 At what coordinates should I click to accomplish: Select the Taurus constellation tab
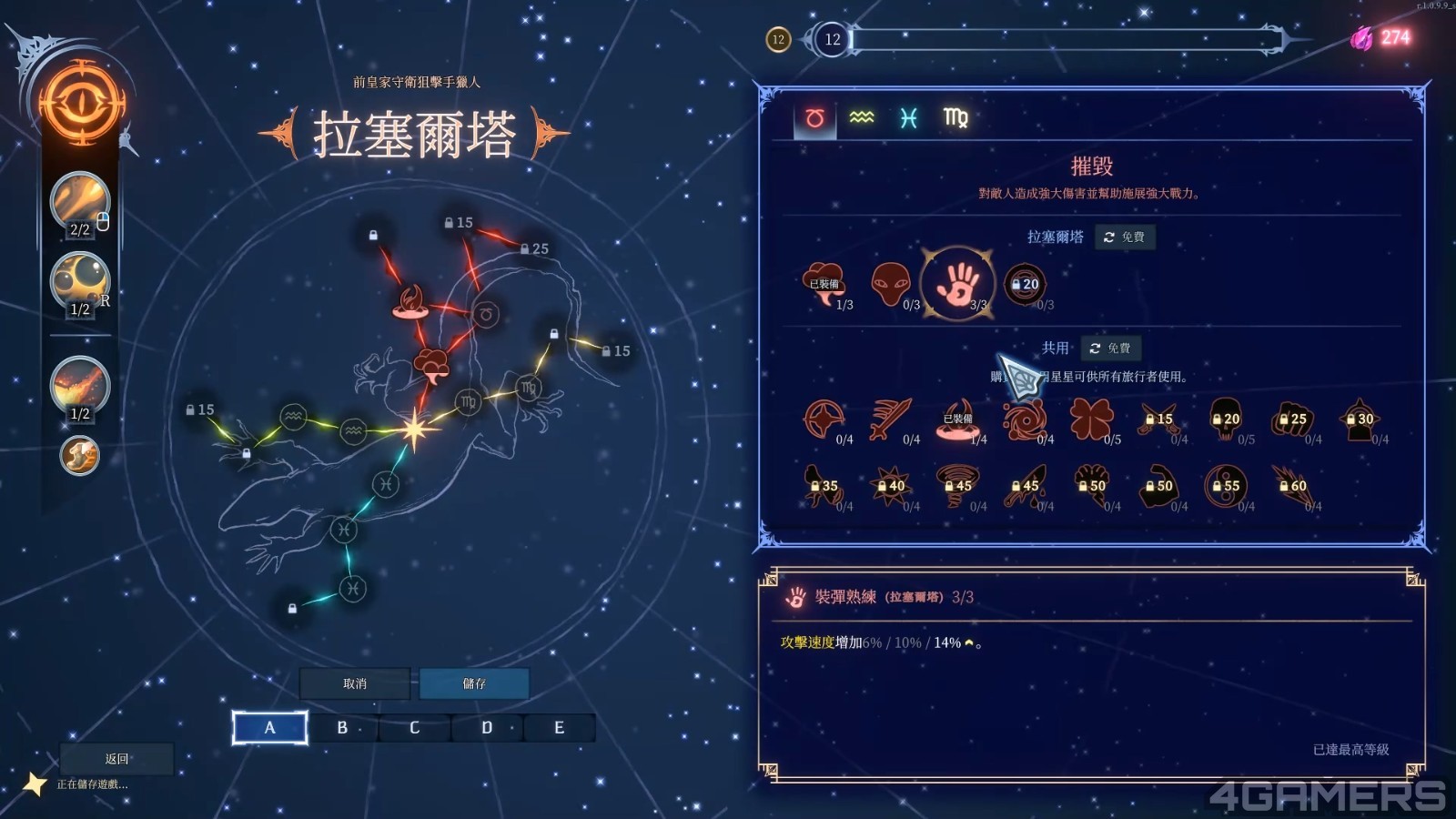814,118
